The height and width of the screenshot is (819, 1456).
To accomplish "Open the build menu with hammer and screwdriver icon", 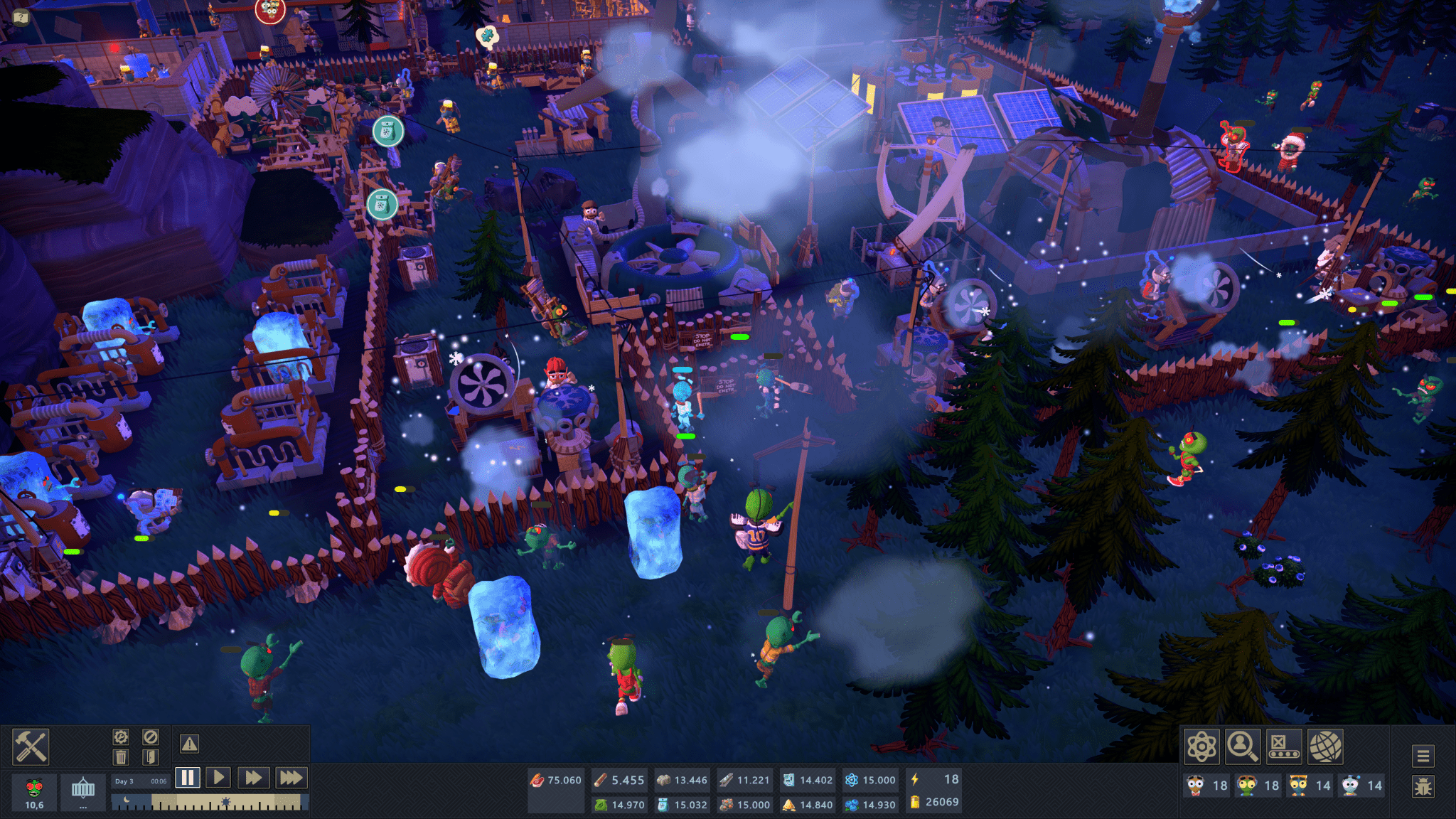I will [31, 746].
